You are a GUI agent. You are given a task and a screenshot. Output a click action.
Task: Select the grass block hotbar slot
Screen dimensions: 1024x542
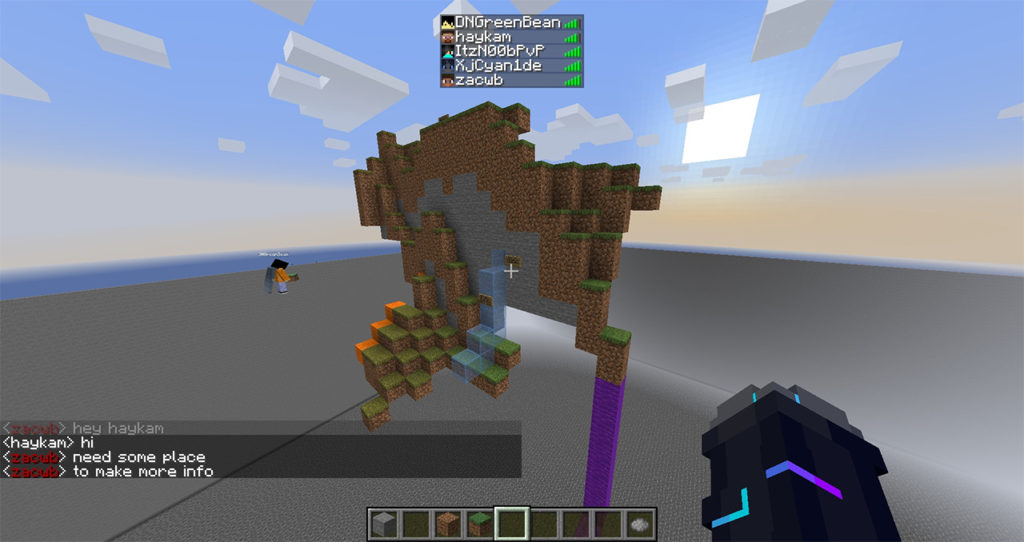(x=479, y=522)
